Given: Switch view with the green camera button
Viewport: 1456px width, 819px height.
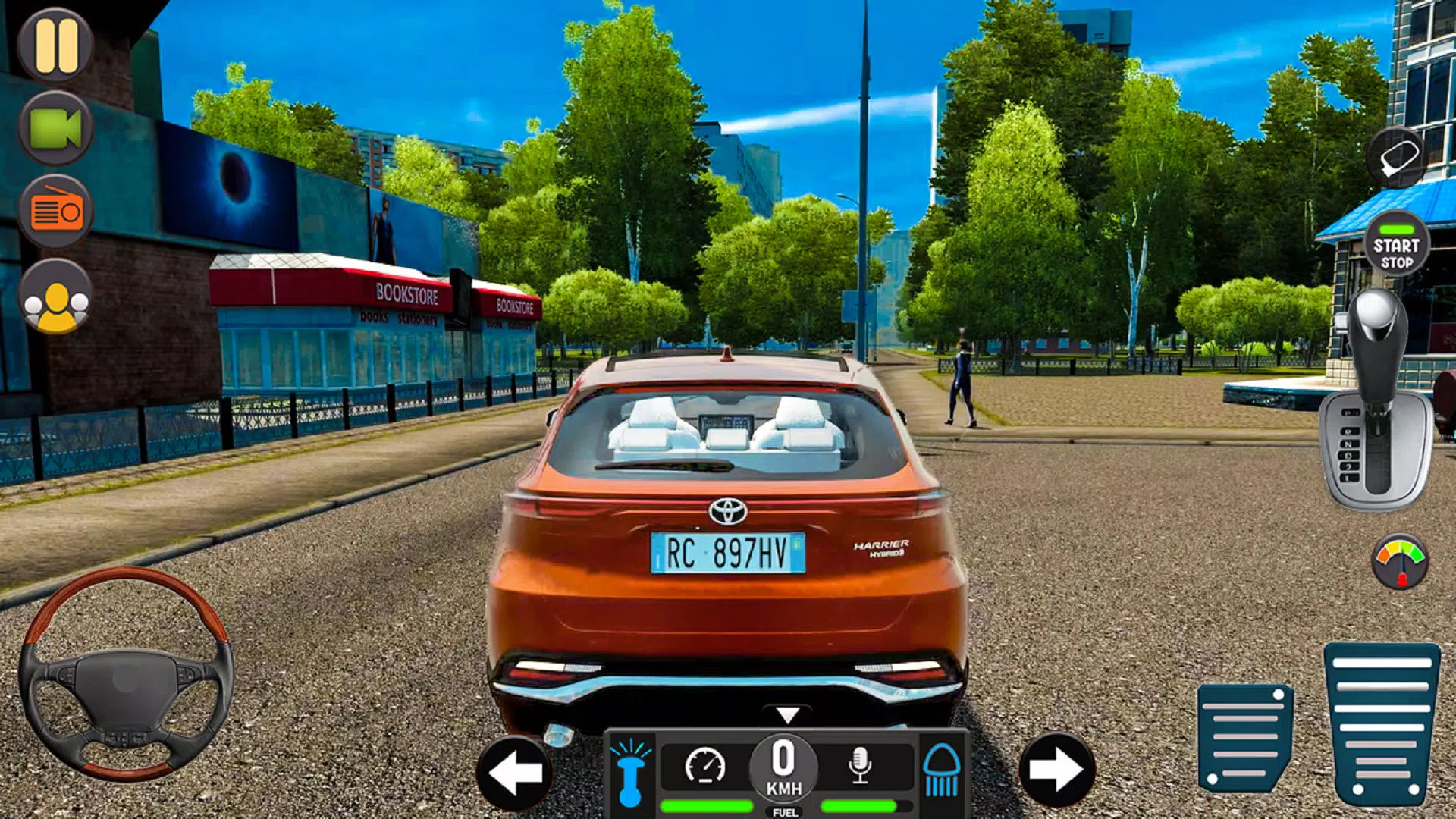Looking at the screenshot, I should (x=55, y=128).
